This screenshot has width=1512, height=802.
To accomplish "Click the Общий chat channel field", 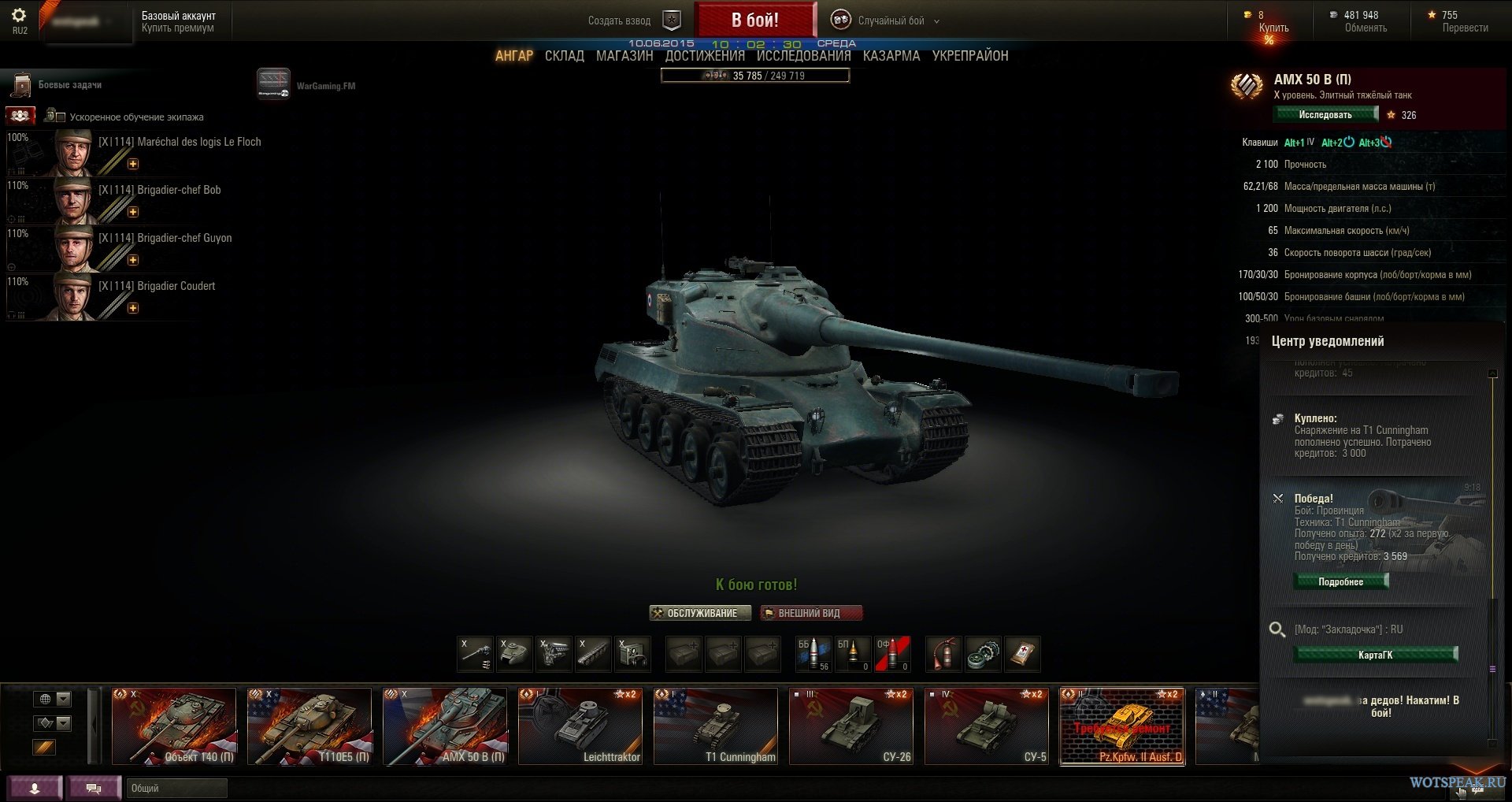I will click(176, 788).
